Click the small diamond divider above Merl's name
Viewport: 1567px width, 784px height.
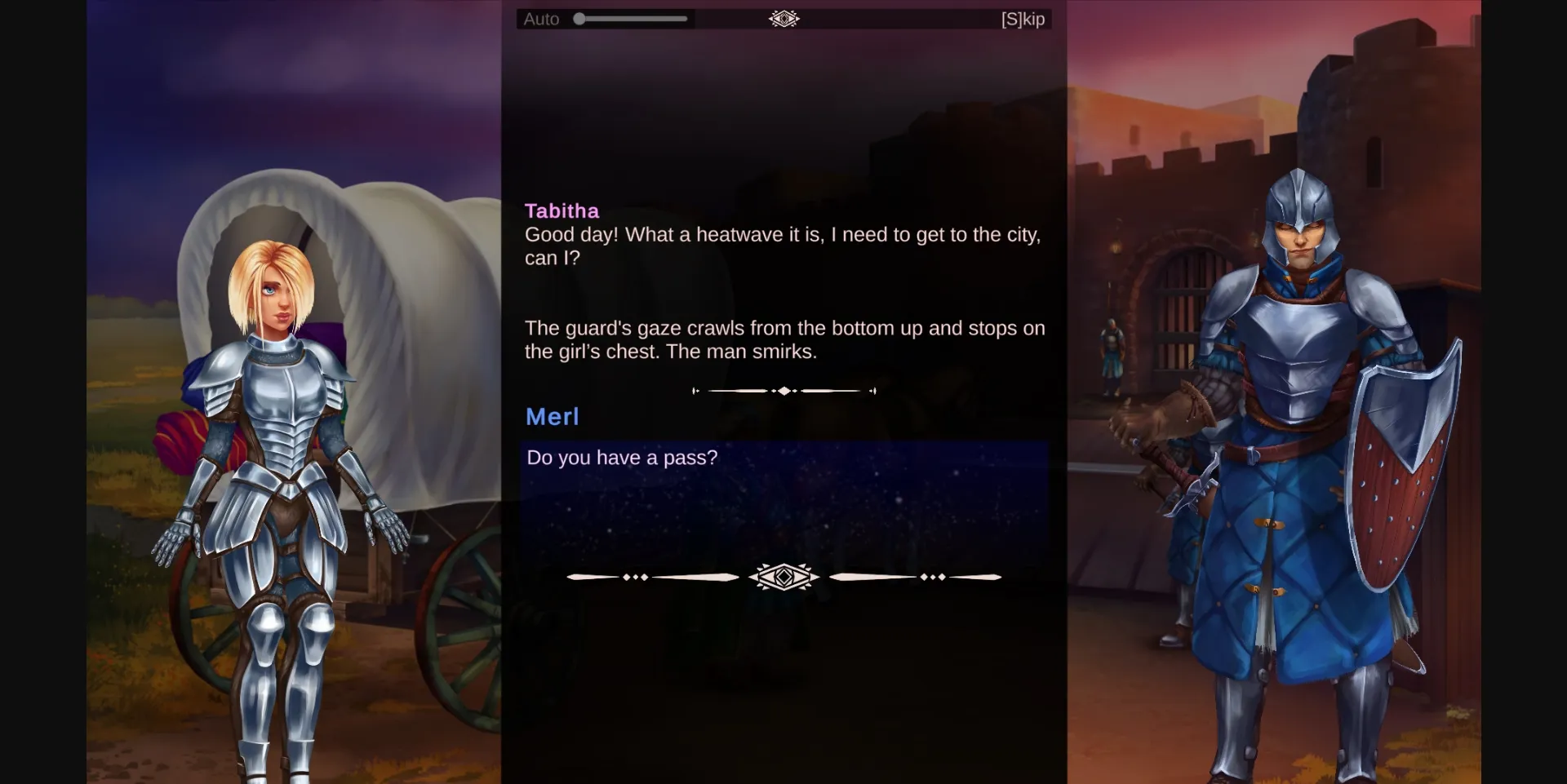point(783,390)
